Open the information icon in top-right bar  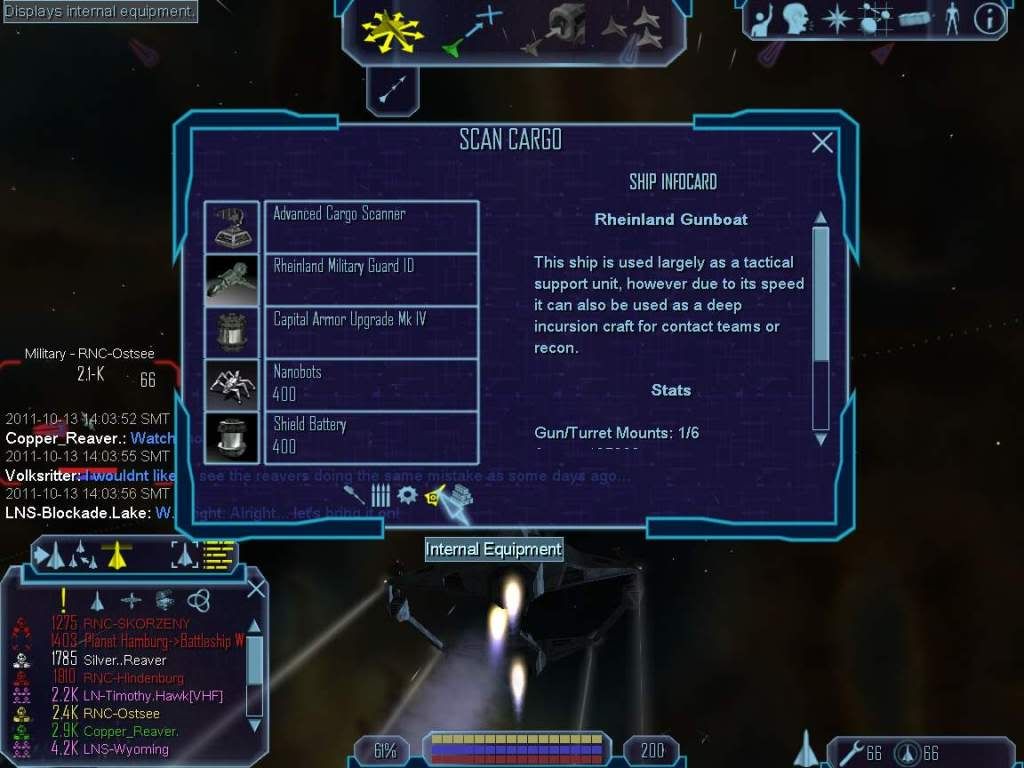point(989,20)
